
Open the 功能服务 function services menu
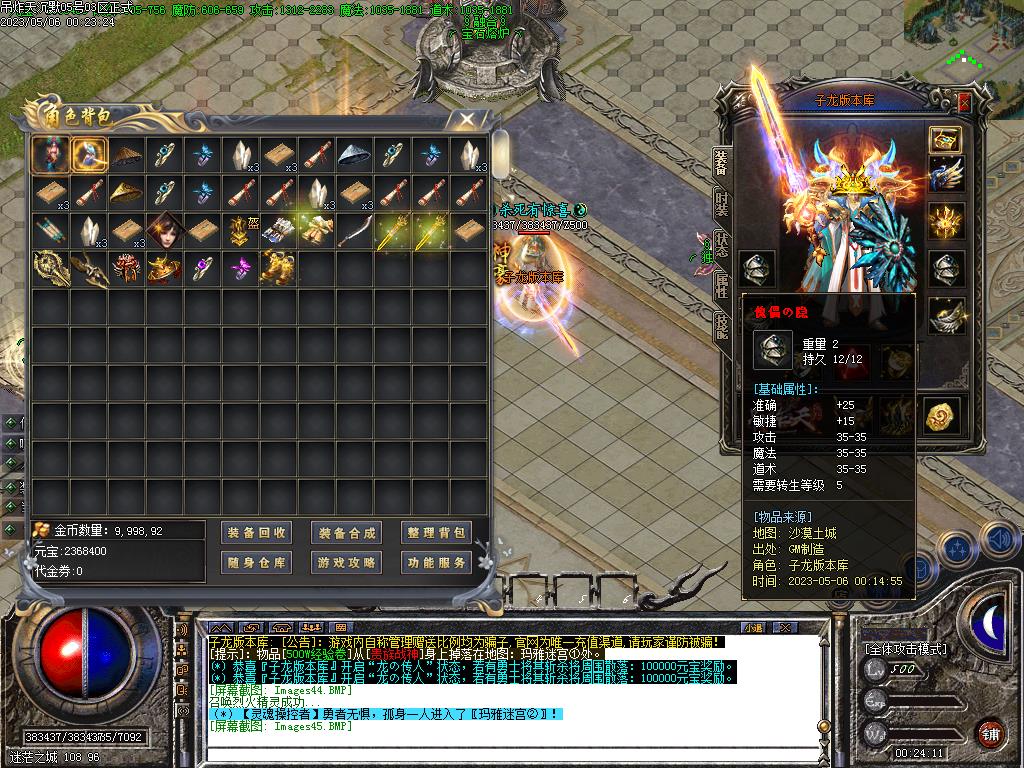click(436, 563)
